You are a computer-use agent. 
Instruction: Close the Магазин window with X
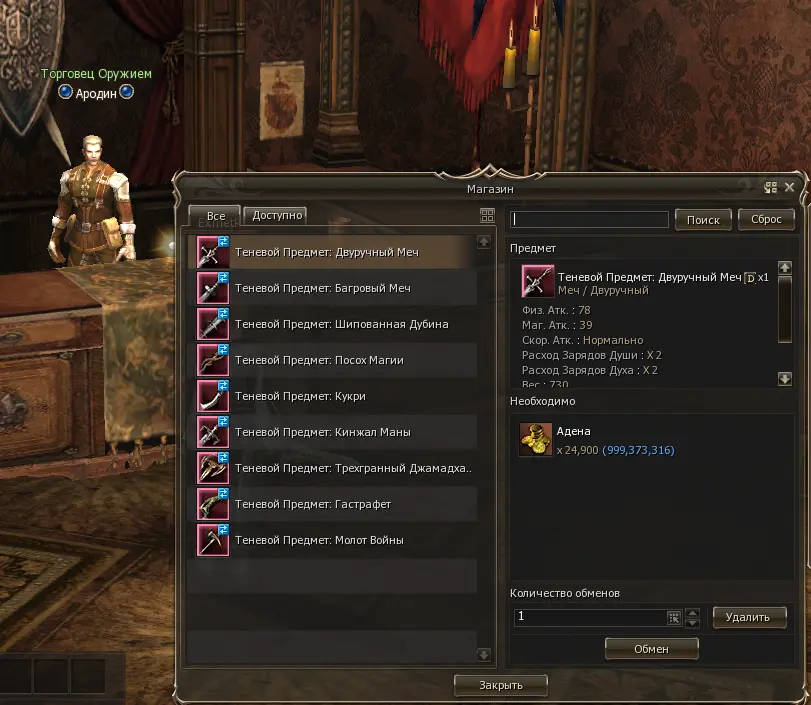pyautogui.click(x=790, y=187)
